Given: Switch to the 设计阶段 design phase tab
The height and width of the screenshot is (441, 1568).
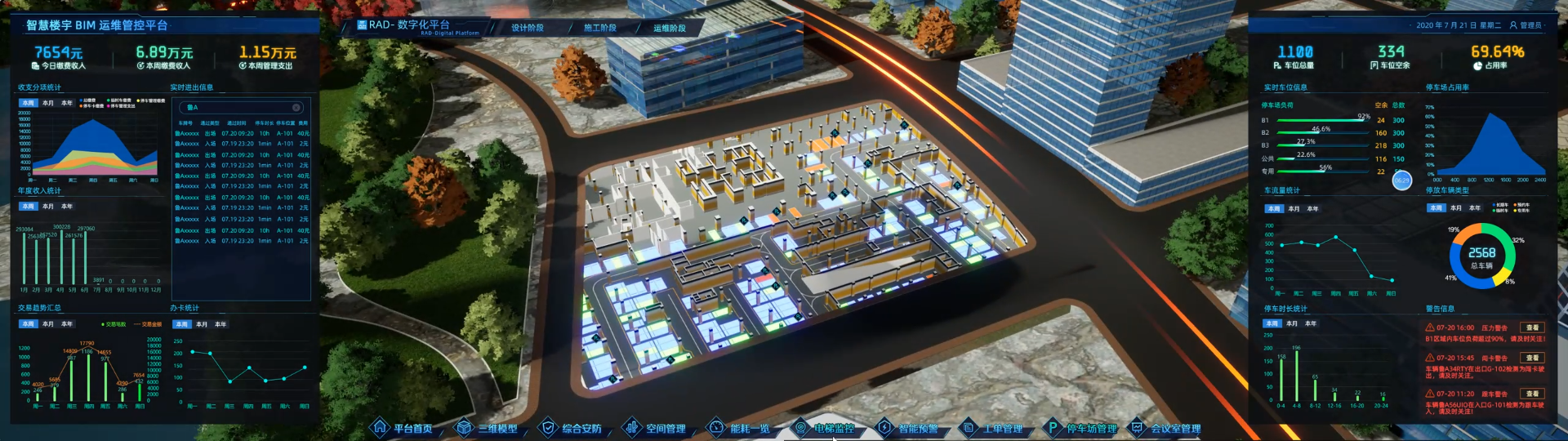Looking at the screenshot, I should coord(528,28).
